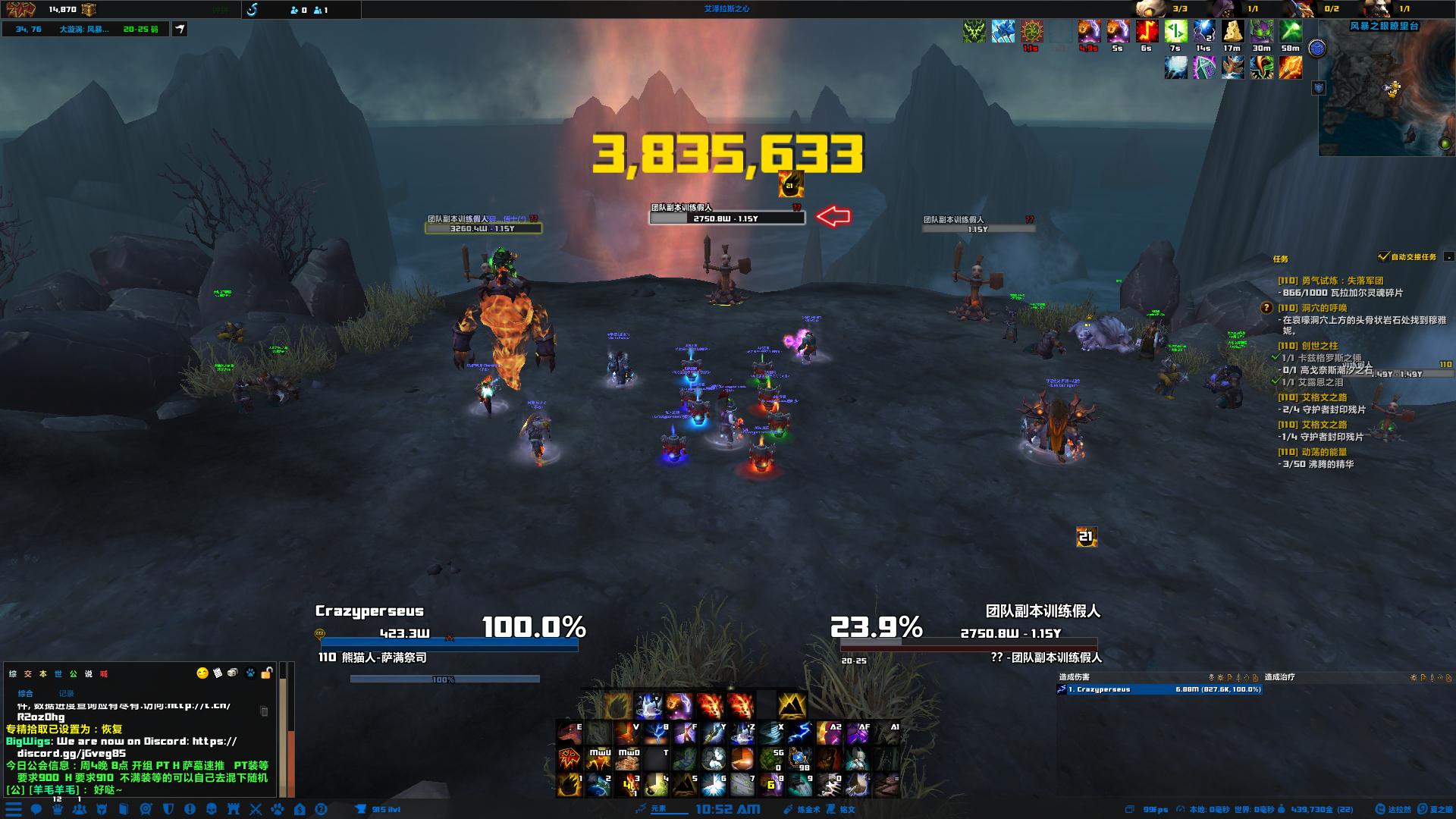Select the cave-calling quest with question mark

pyautogui.click(x=1324, y=308)
